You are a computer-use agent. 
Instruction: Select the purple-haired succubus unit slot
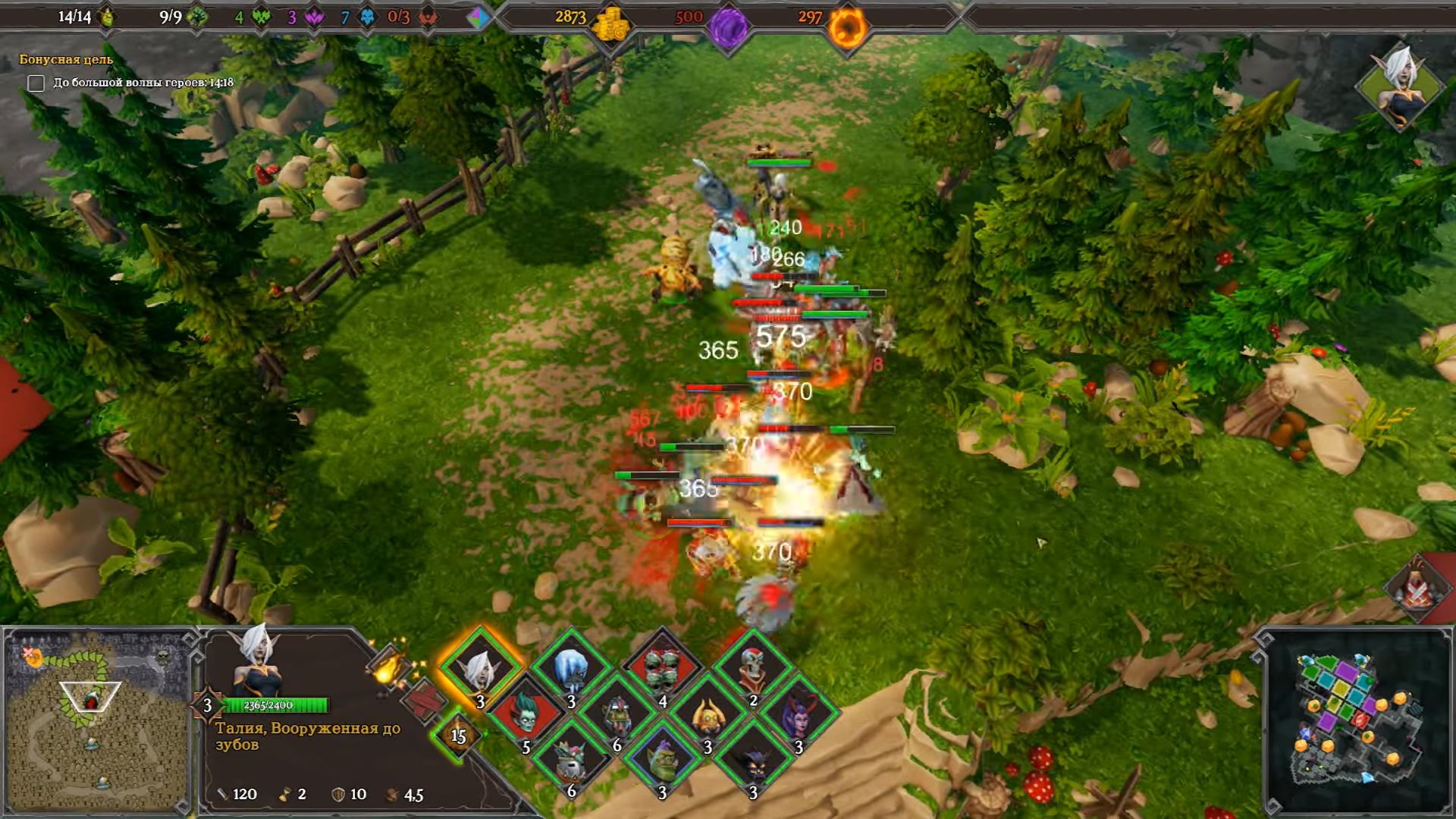coord(799,715)
